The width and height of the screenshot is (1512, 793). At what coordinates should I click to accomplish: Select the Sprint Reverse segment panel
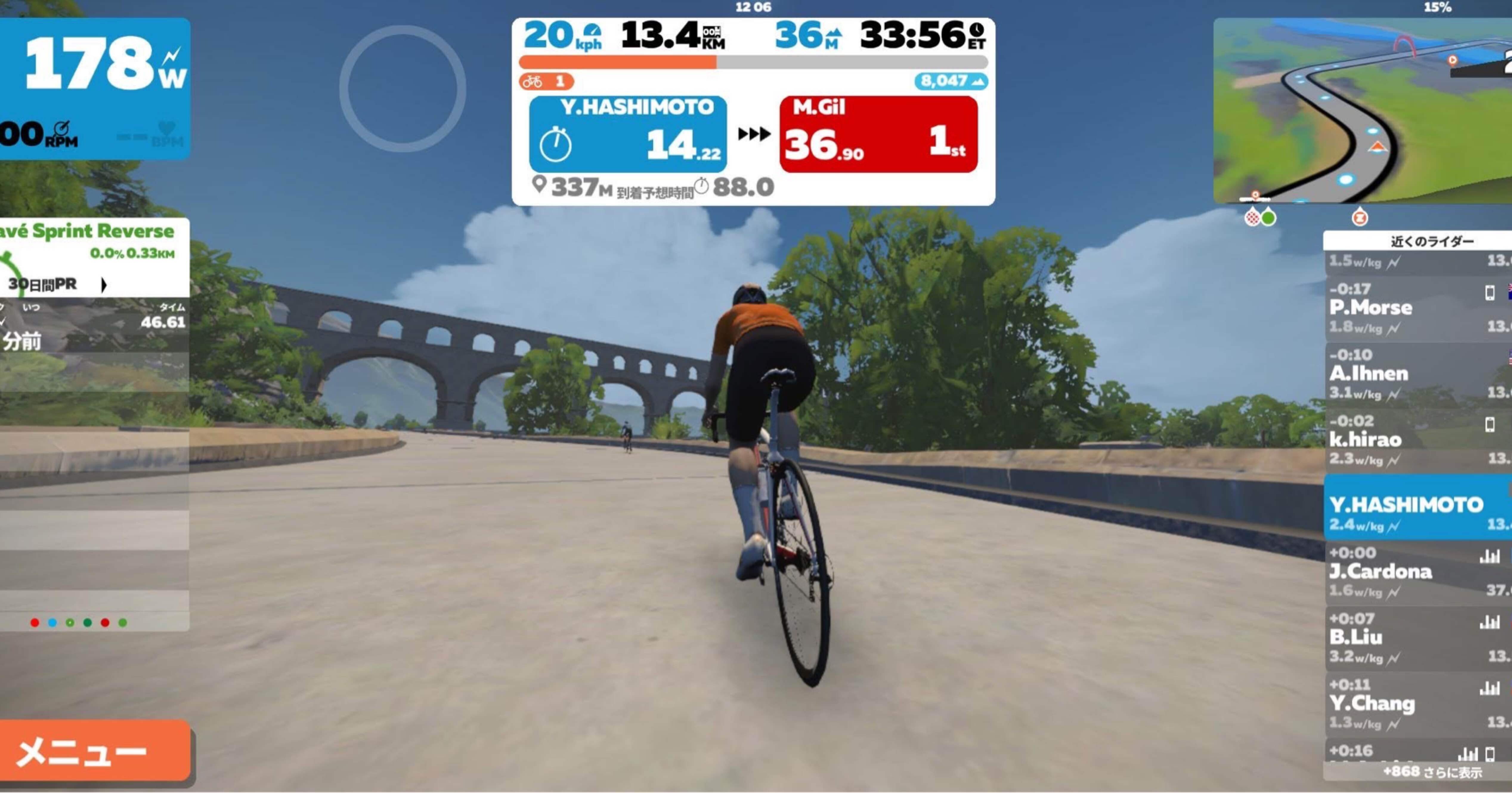click(x=94, y=241)
